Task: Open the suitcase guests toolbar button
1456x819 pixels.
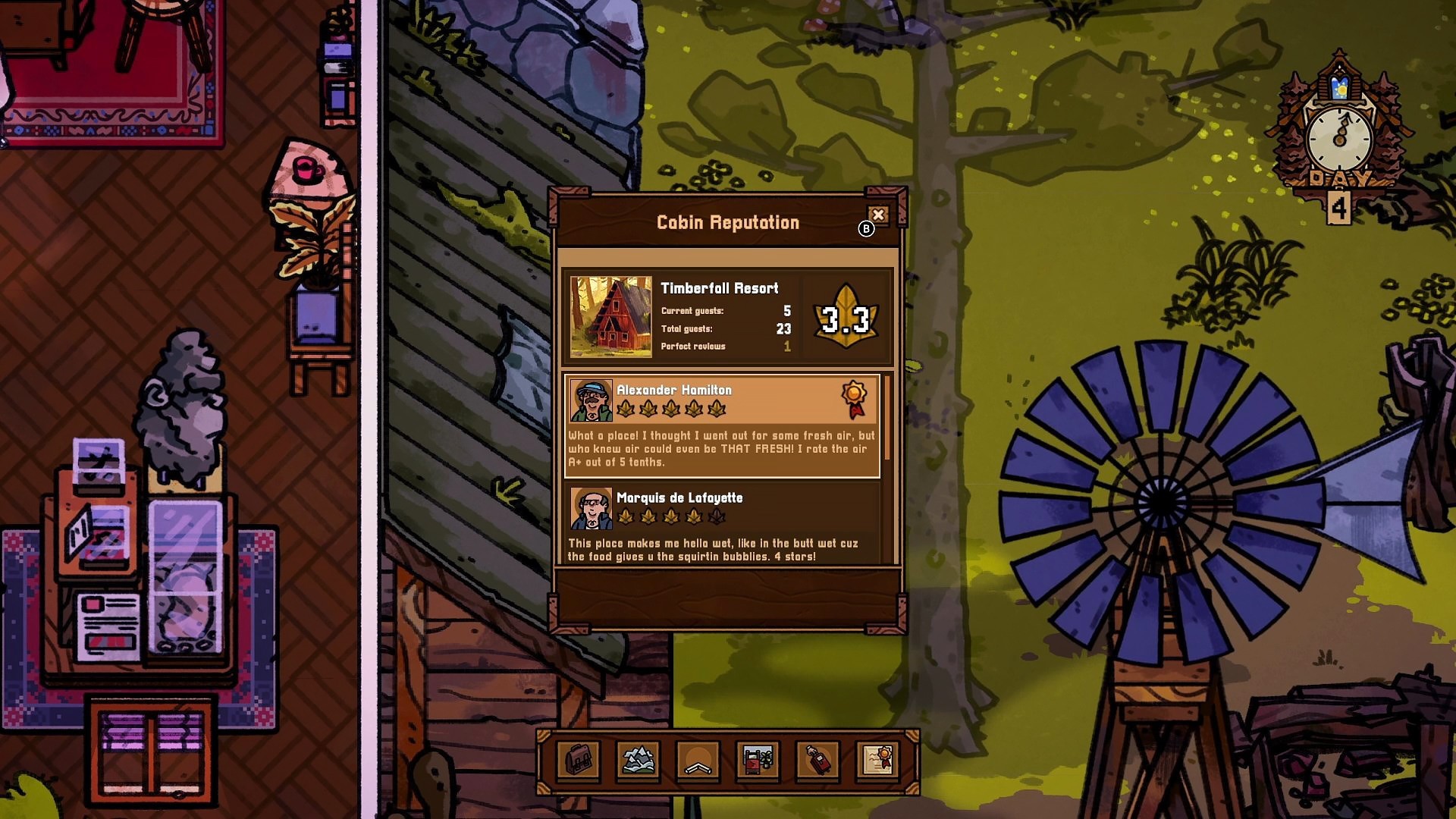Action: [x=817, y=760]
